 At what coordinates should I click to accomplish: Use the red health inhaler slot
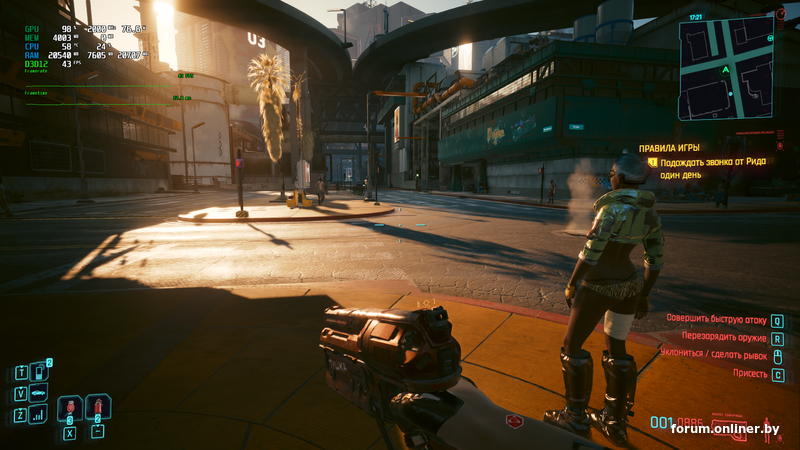point(69,407)
